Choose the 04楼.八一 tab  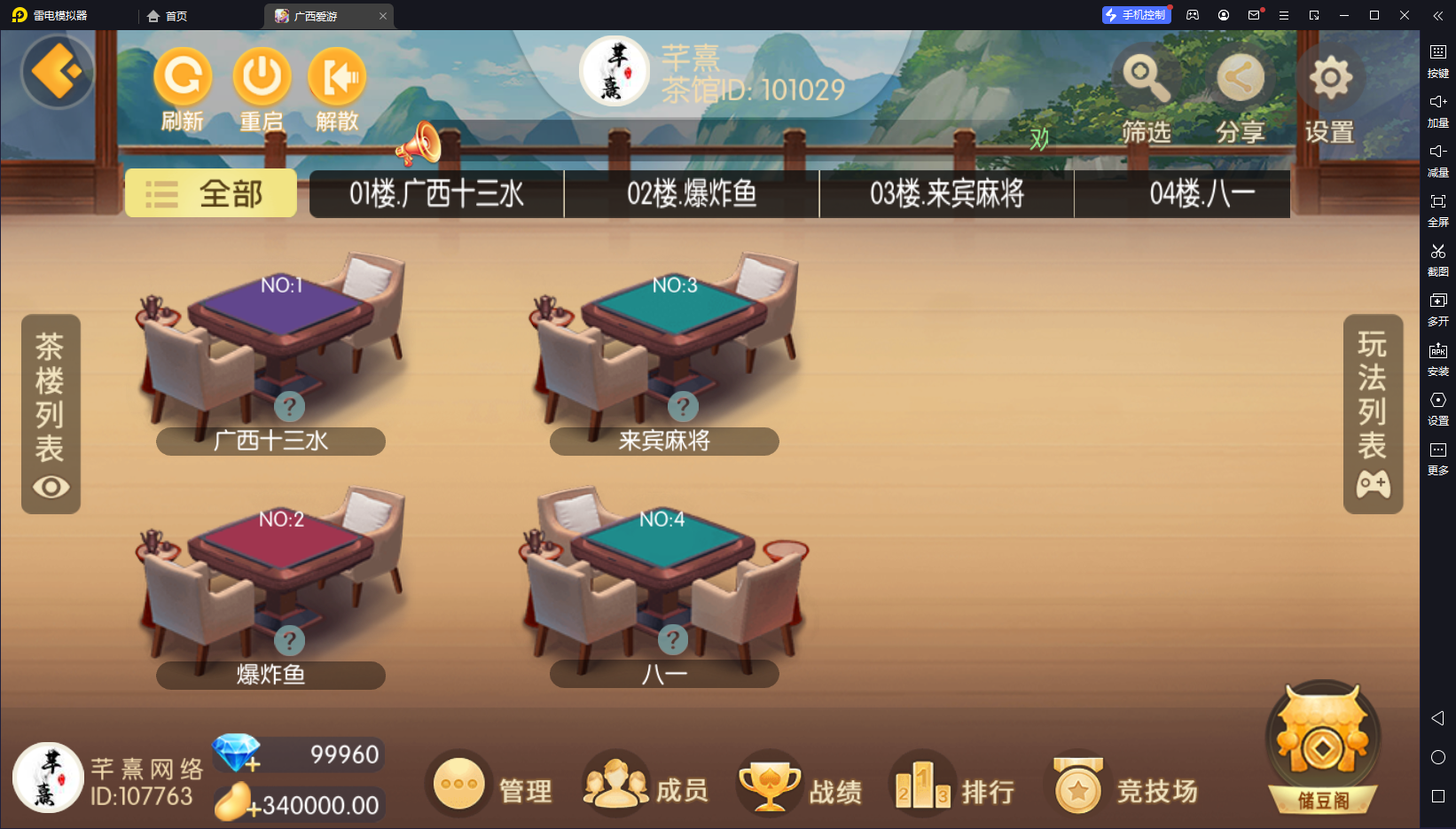pos(1202,193)
